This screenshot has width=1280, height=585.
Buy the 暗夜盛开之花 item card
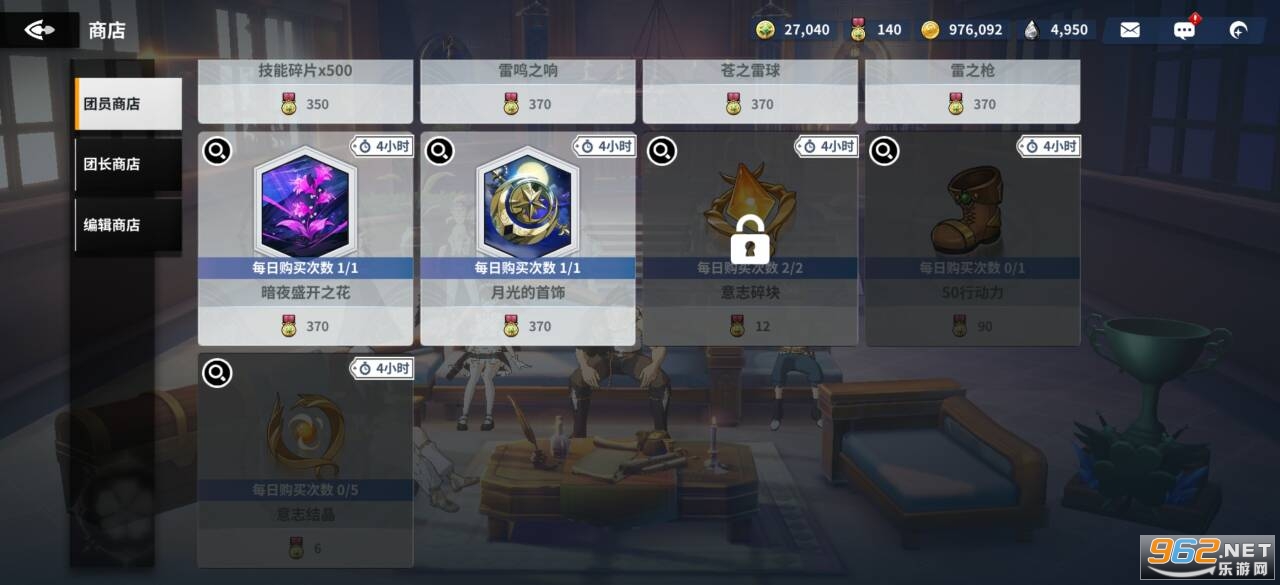click(x=305, y=240)
